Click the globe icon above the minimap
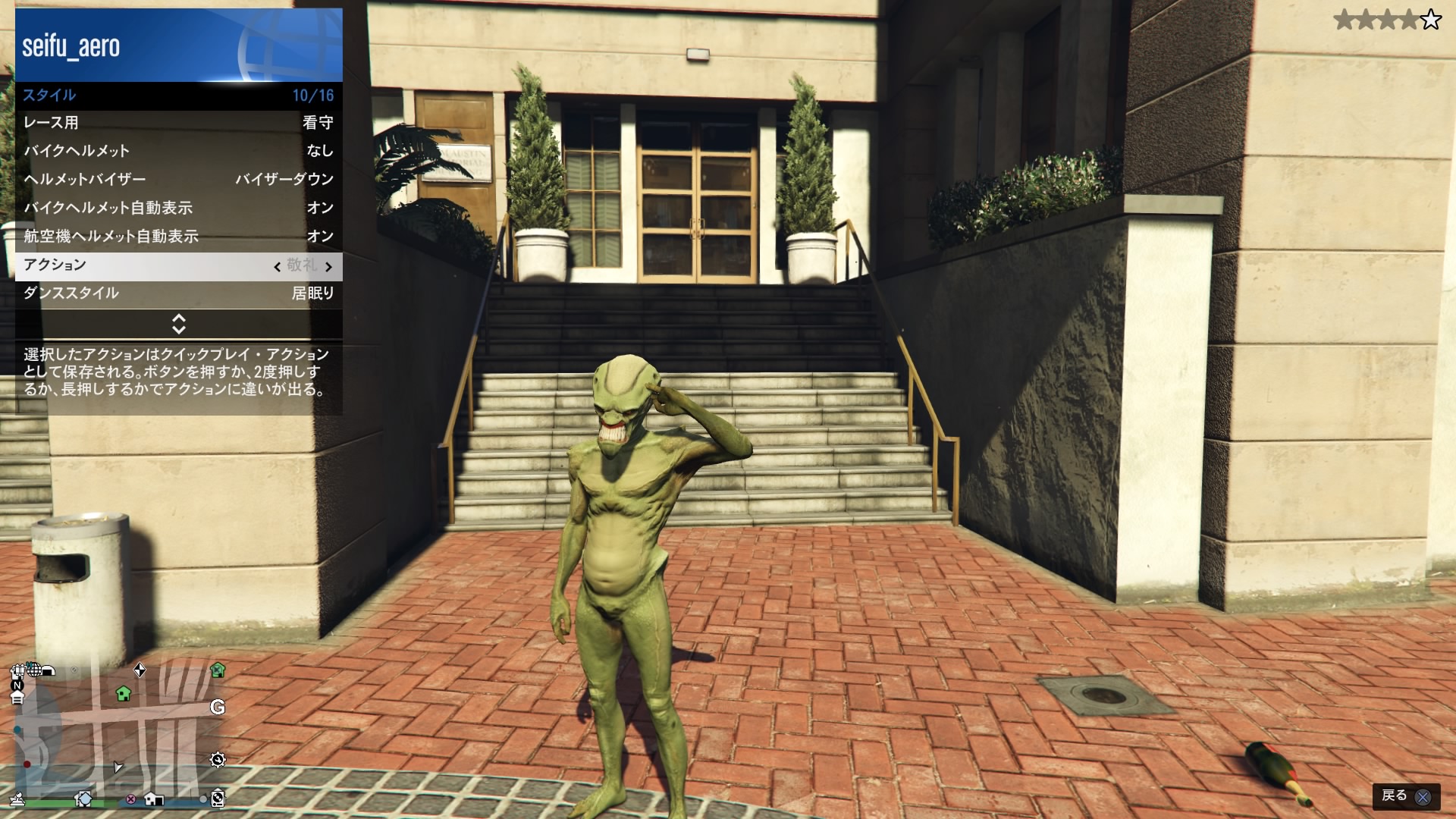 (x=33, y=670)
